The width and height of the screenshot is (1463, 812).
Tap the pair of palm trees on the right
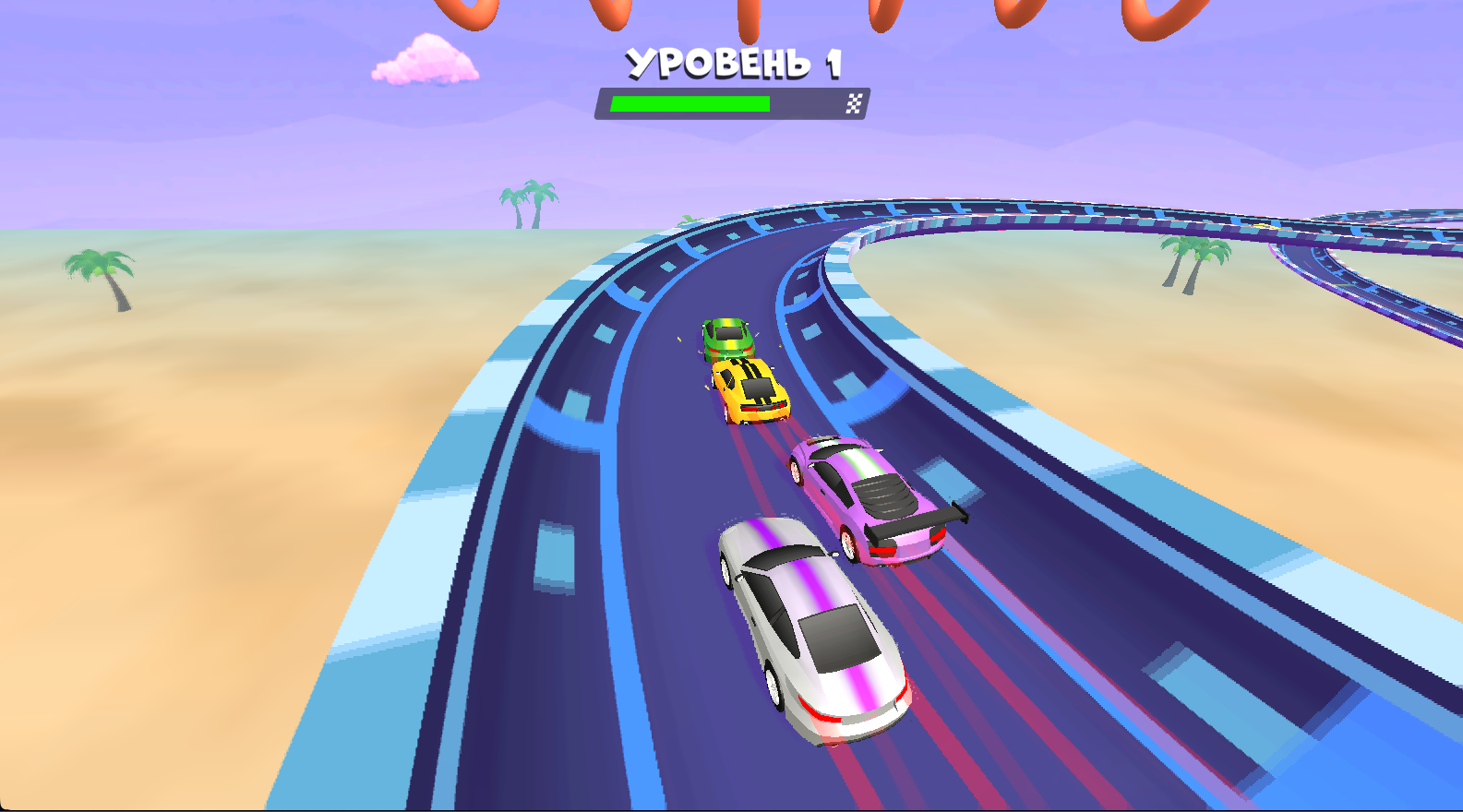click(1195, 263)
